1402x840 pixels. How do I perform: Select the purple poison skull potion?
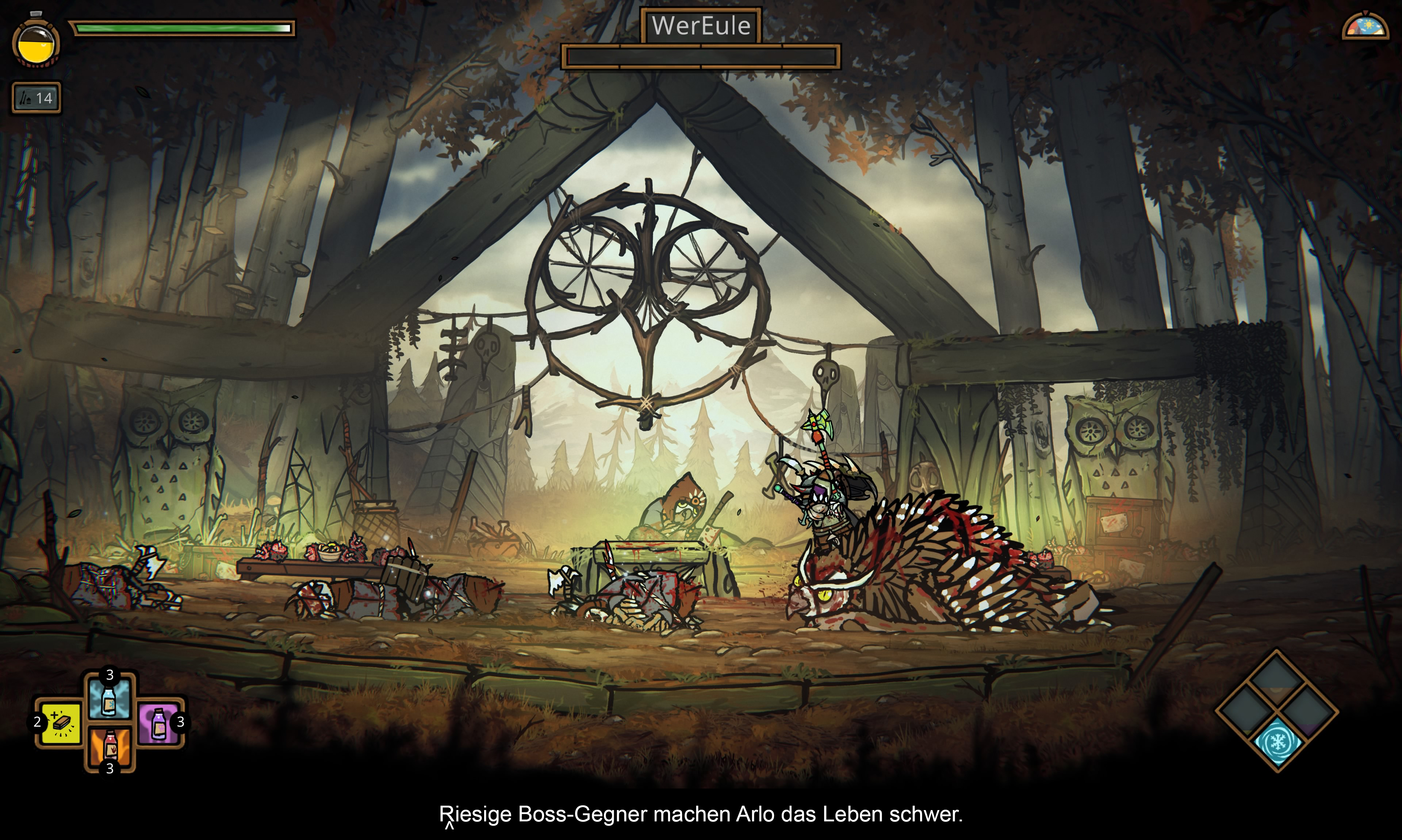(158, 722)
